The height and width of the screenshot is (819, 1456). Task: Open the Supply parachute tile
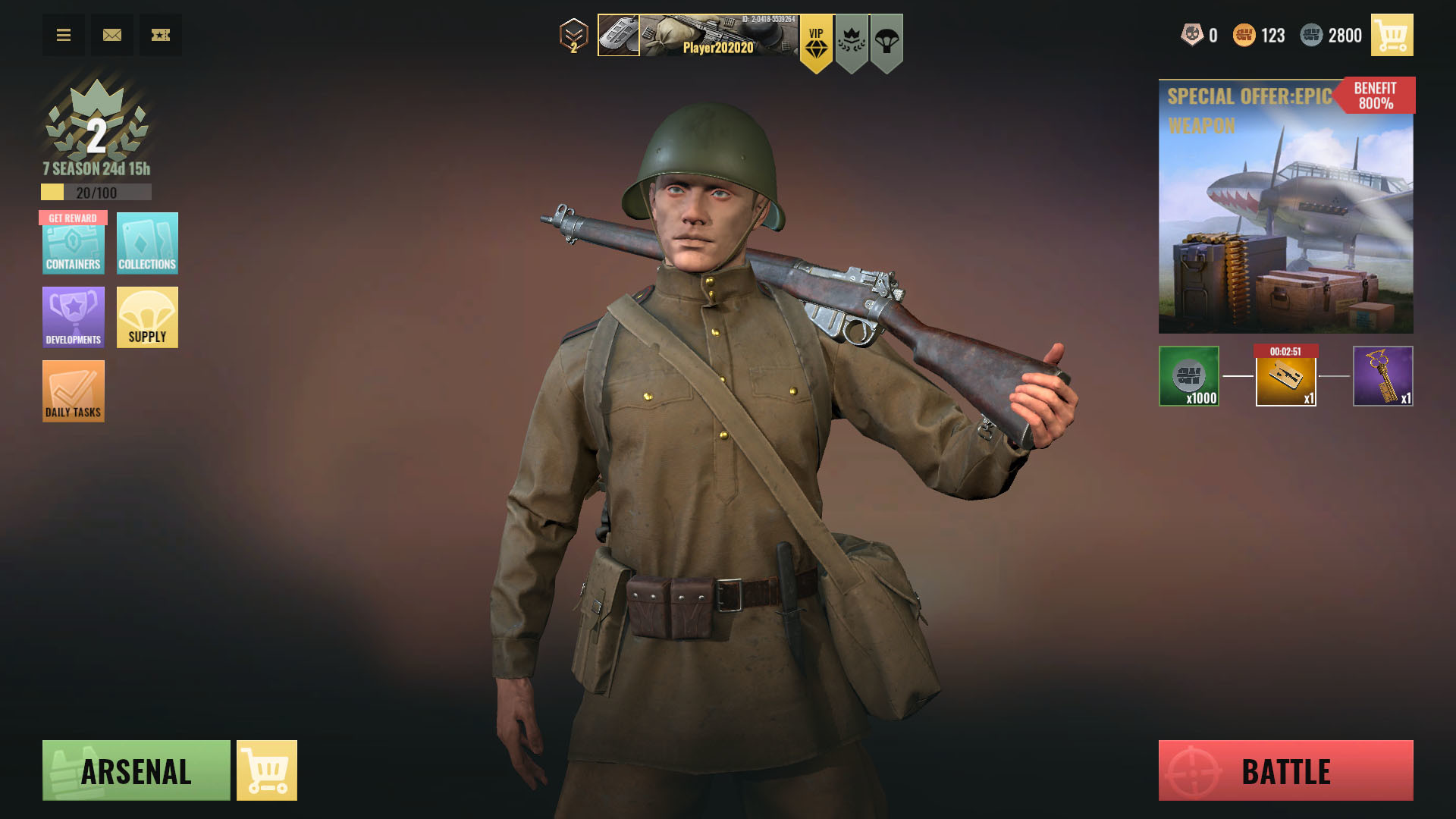147,317
